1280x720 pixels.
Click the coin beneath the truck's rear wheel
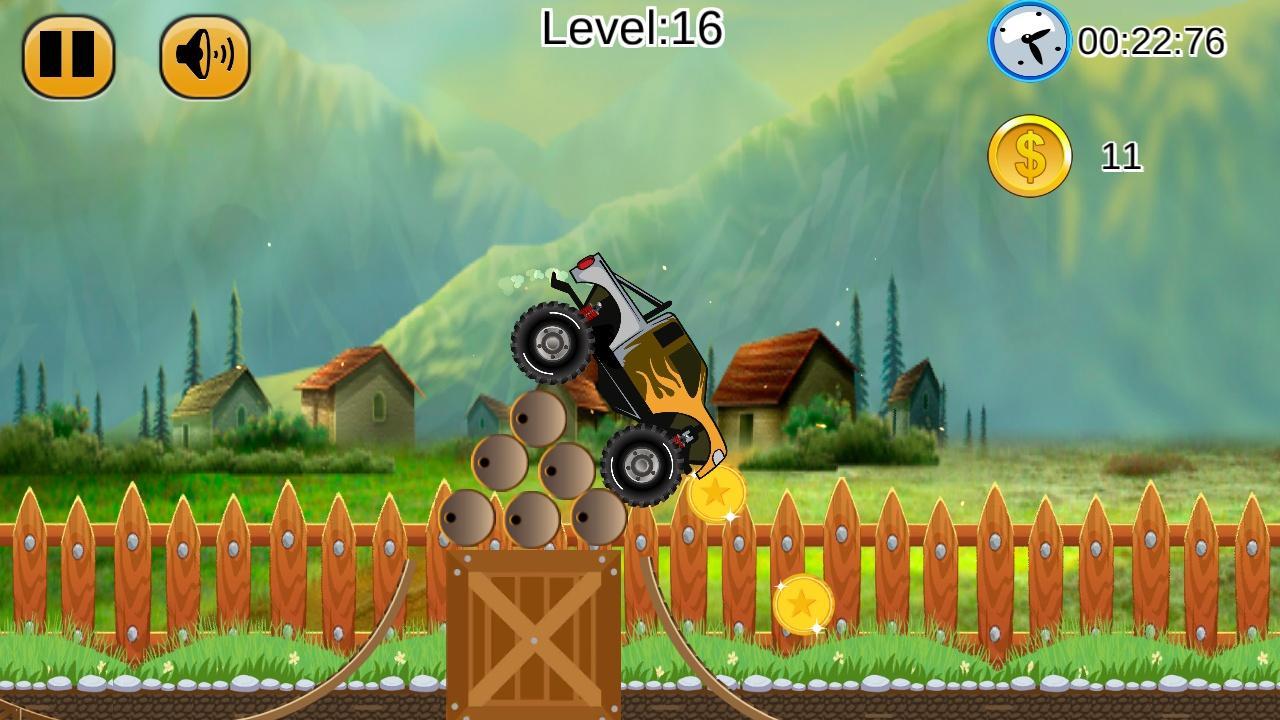[x=716, y=497]
